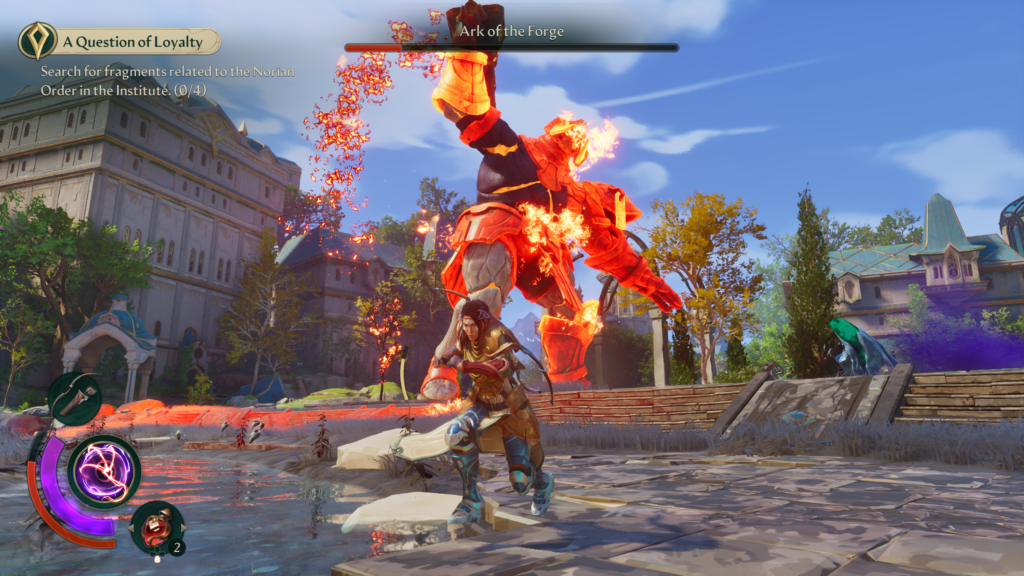Click the gold diamond quest emblem

[37, 41]
